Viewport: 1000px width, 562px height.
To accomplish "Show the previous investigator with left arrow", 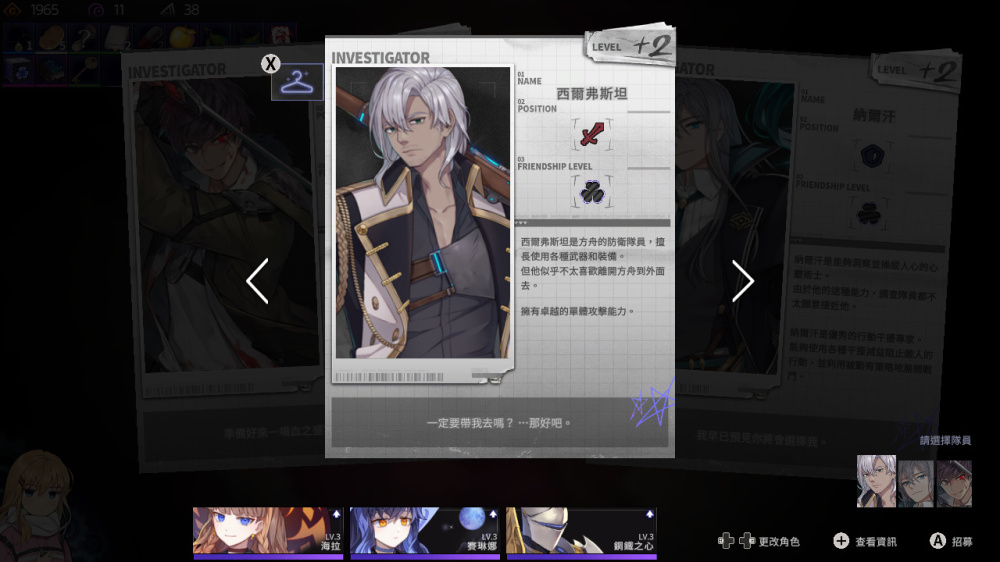I will pyautogui.click(x=257, y=281).
